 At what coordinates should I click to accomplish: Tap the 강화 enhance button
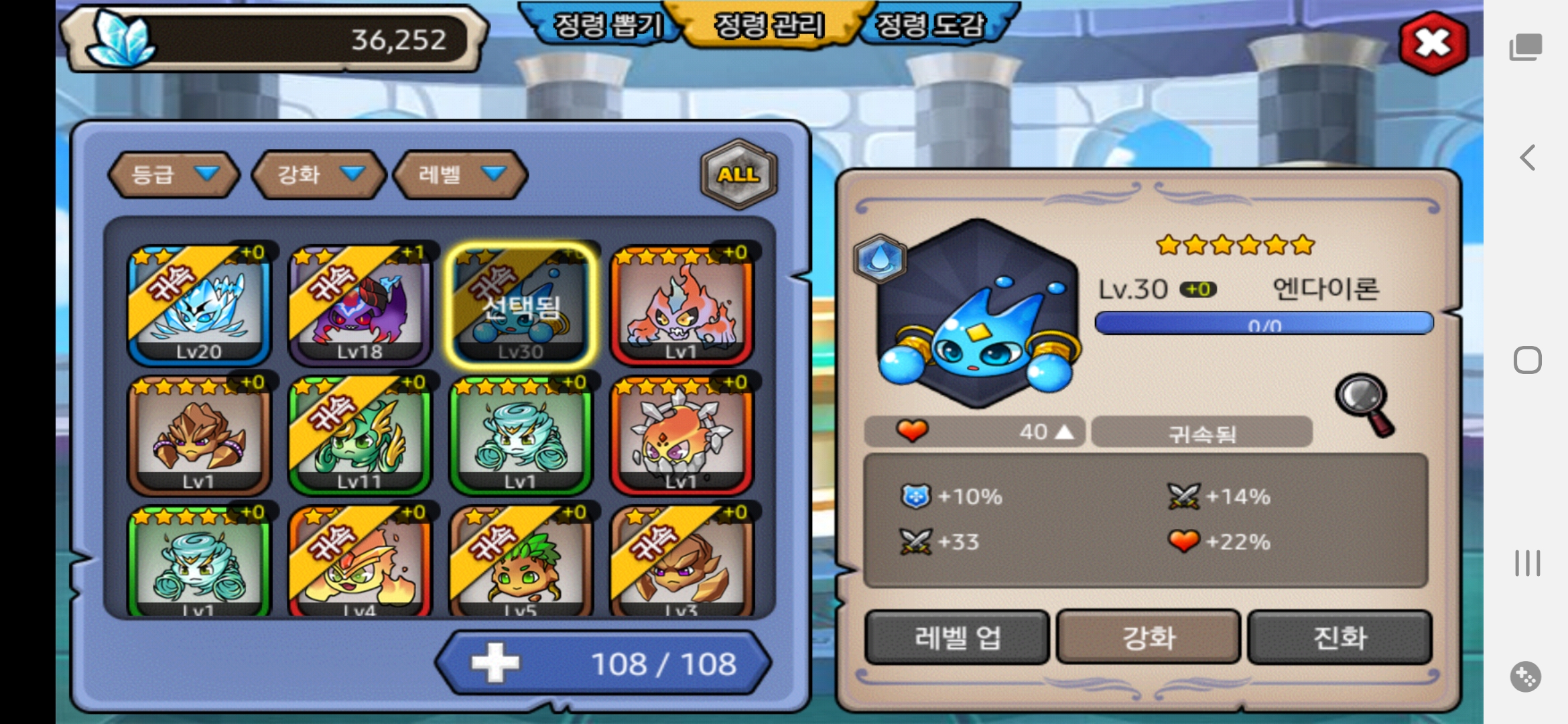click(1149, 637)
